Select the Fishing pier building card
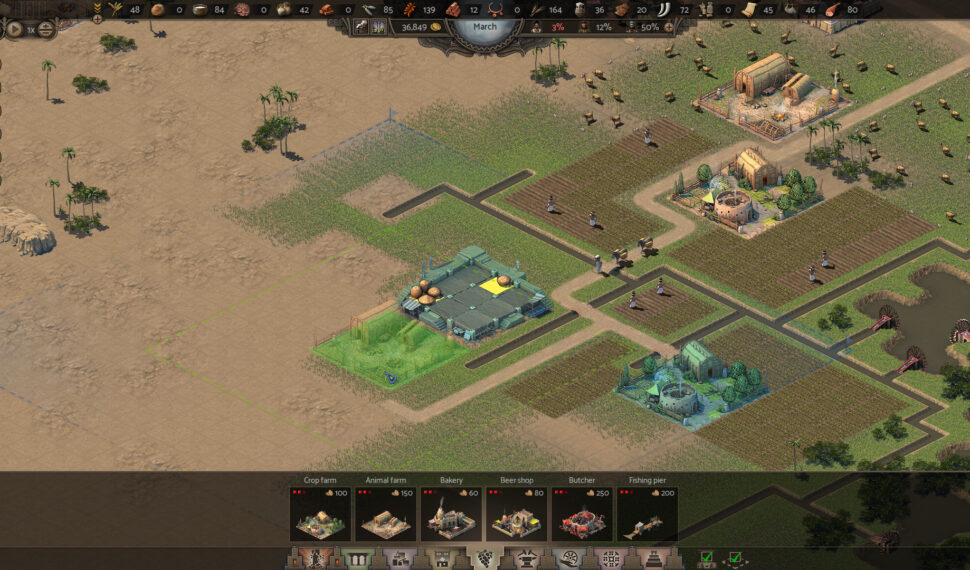The width and height of the screenshot is (970, 570). point(647,513)
